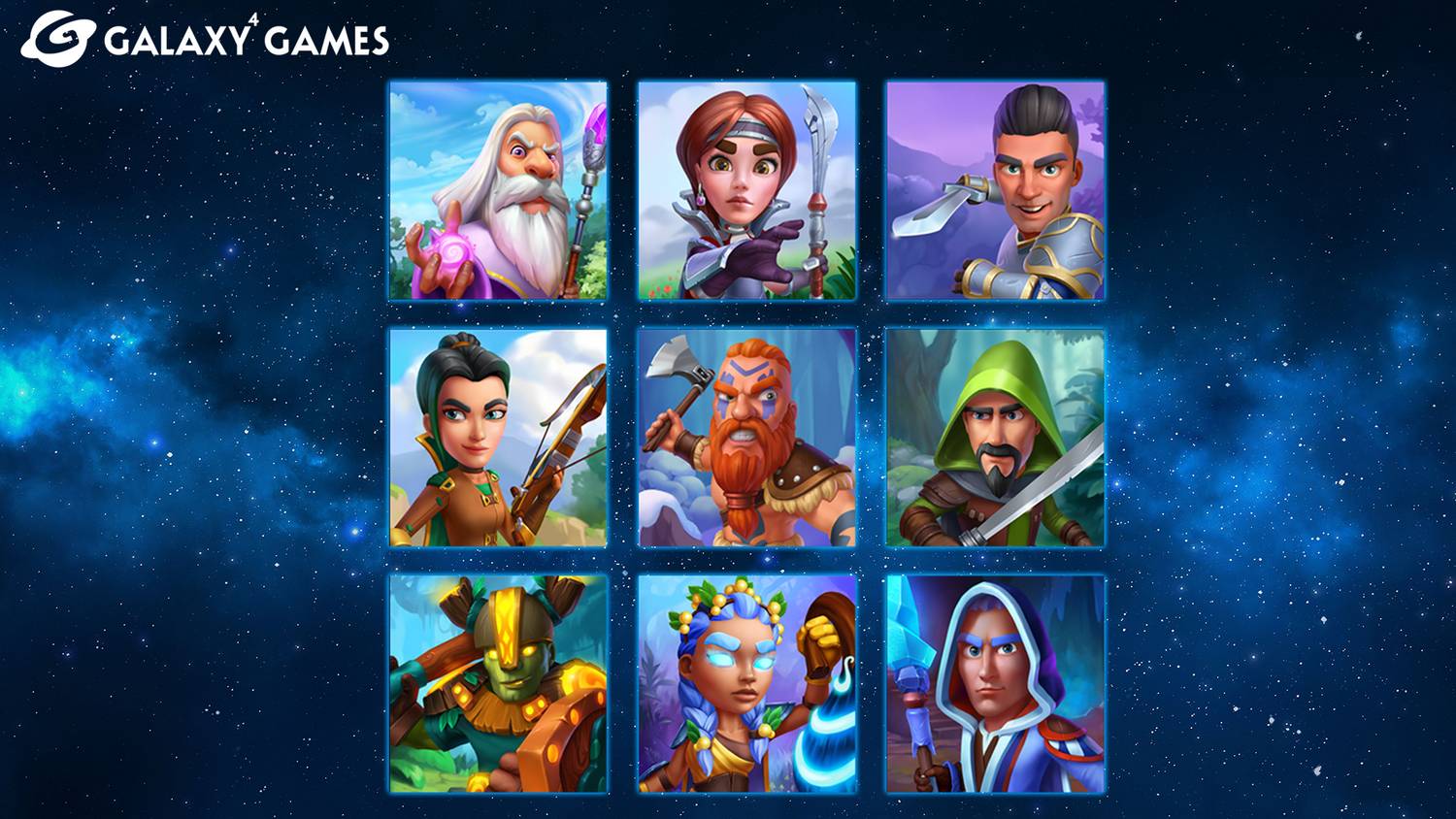Click the Galaxy4 Games logo
This screenshot has height=819, width=1456.
pyautogui.click(x=205, y=39)
